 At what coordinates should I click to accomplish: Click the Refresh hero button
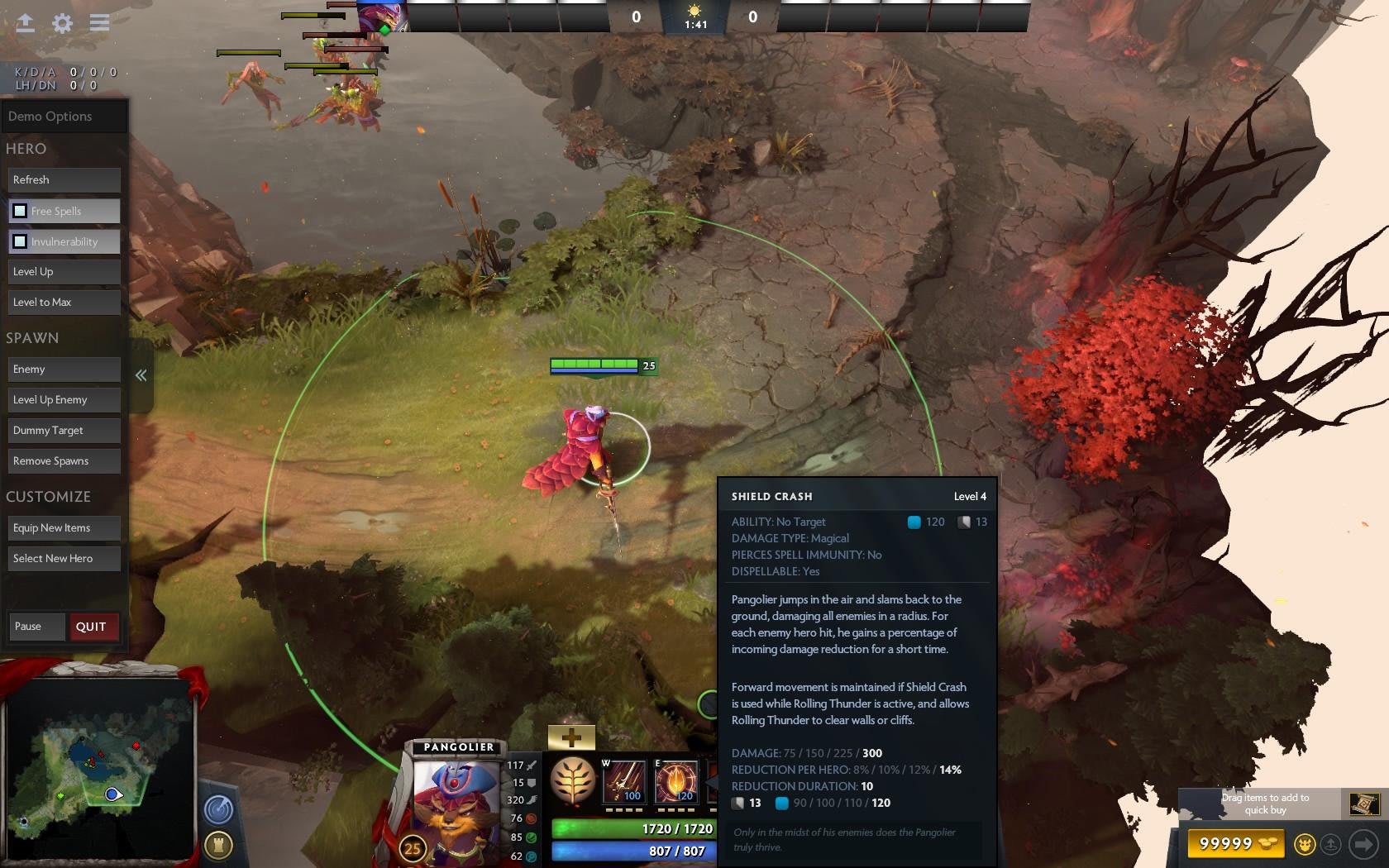[64, 180]
